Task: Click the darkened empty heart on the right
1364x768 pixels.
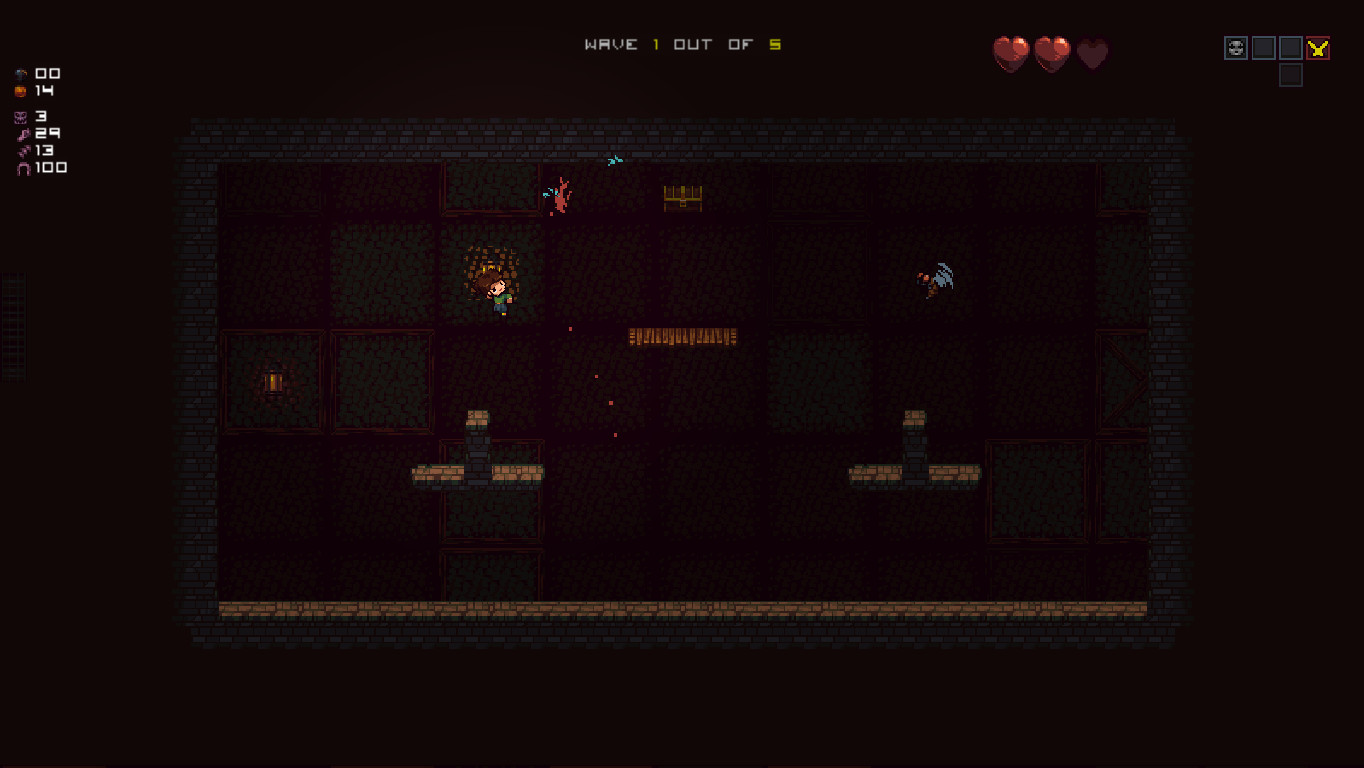Action: (x=1091, y=55)
